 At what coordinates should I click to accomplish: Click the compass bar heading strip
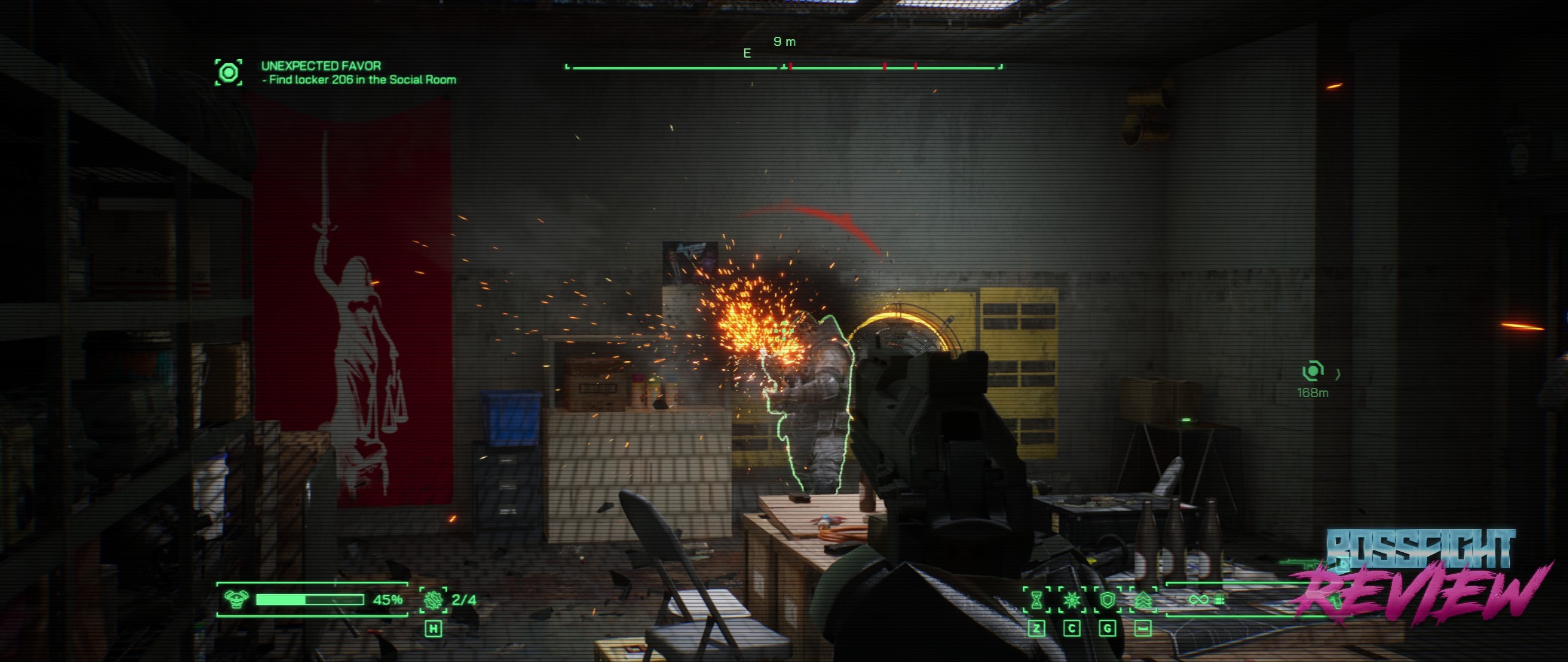784,66
